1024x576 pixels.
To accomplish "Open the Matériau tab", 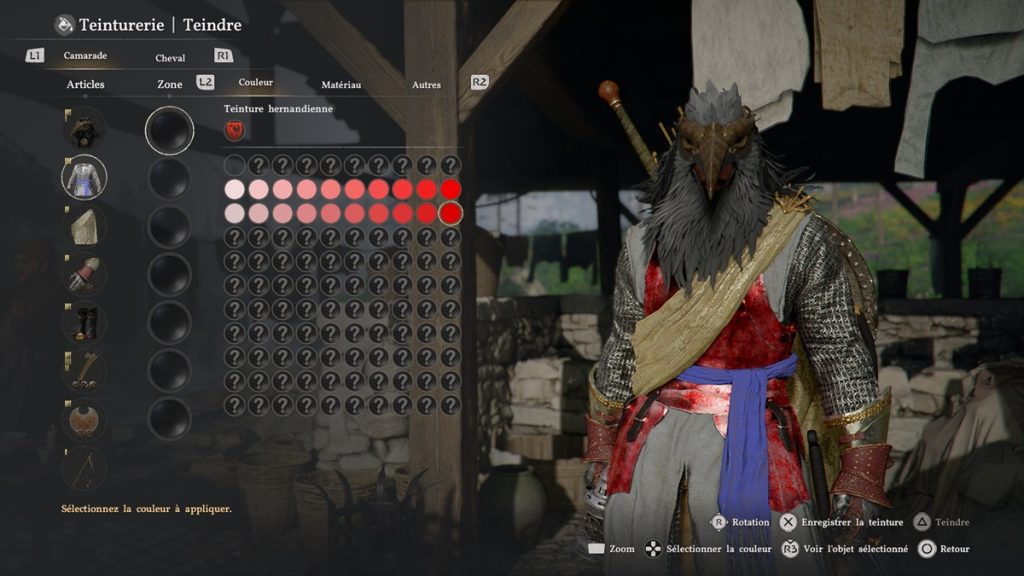I will tap(341, 85).
